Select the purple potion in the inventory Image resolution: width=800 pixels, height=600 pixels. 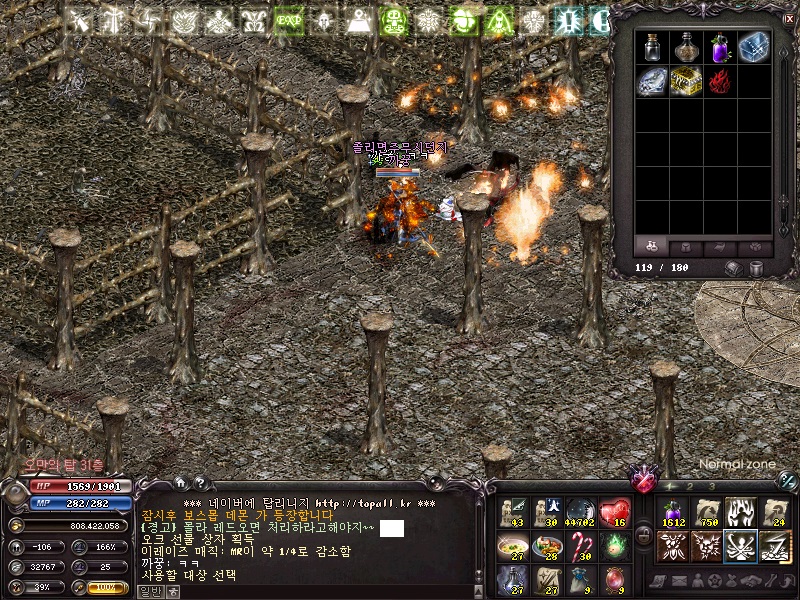tap(721, 47)
